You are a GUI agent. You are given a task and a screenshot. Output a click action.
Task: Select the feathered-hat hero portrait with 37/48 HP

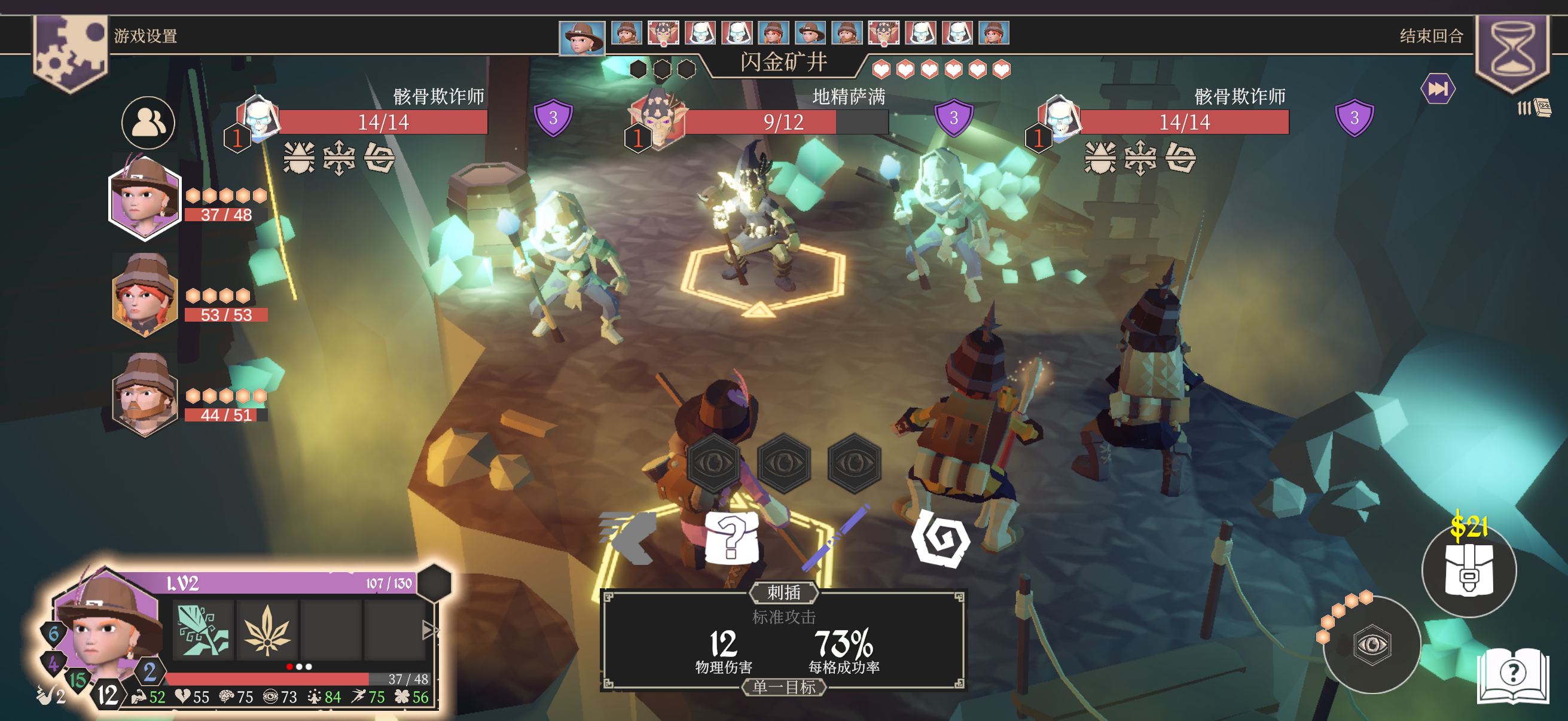click(x=145, y=198)
